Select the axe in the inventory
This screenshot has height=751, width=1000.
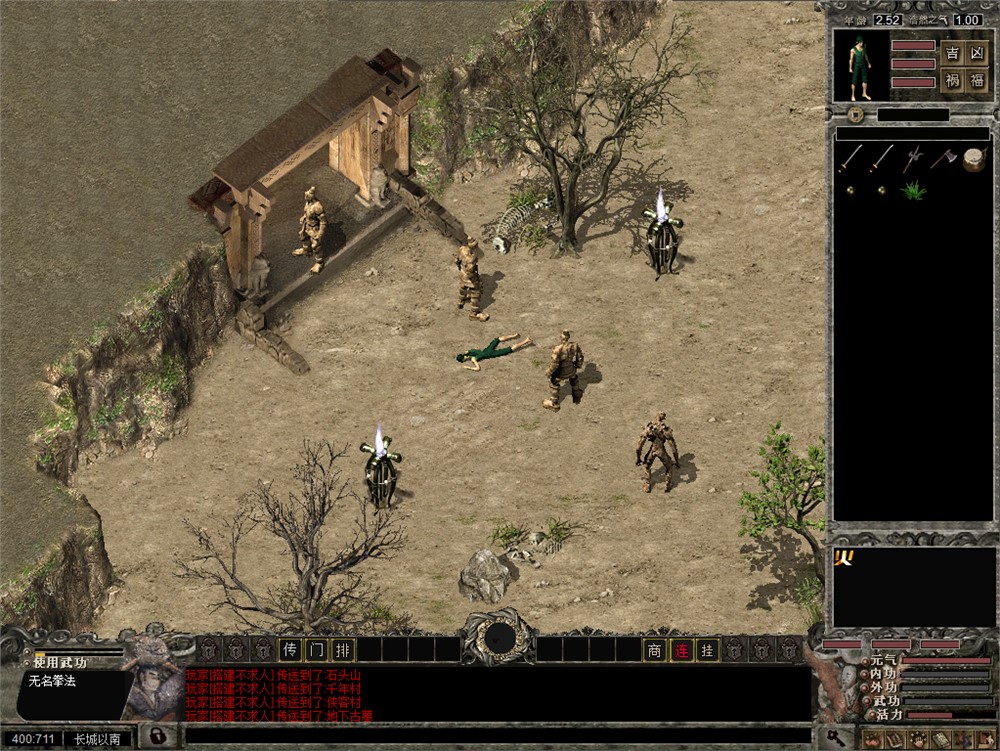tap(943, 159)
